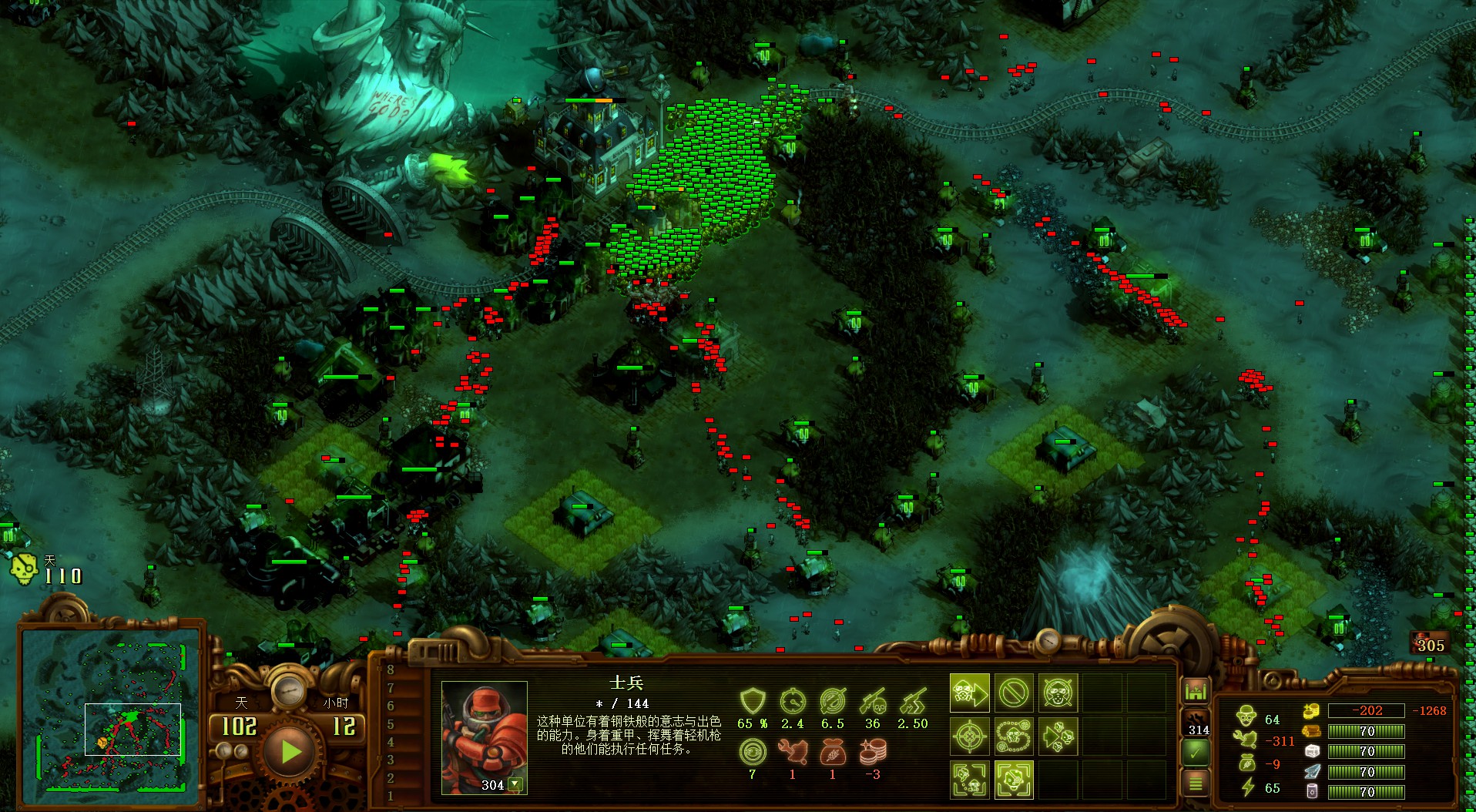
Task: Open the menu with three-line icon
Action: pyautogui.click(x=1196, y=784)
